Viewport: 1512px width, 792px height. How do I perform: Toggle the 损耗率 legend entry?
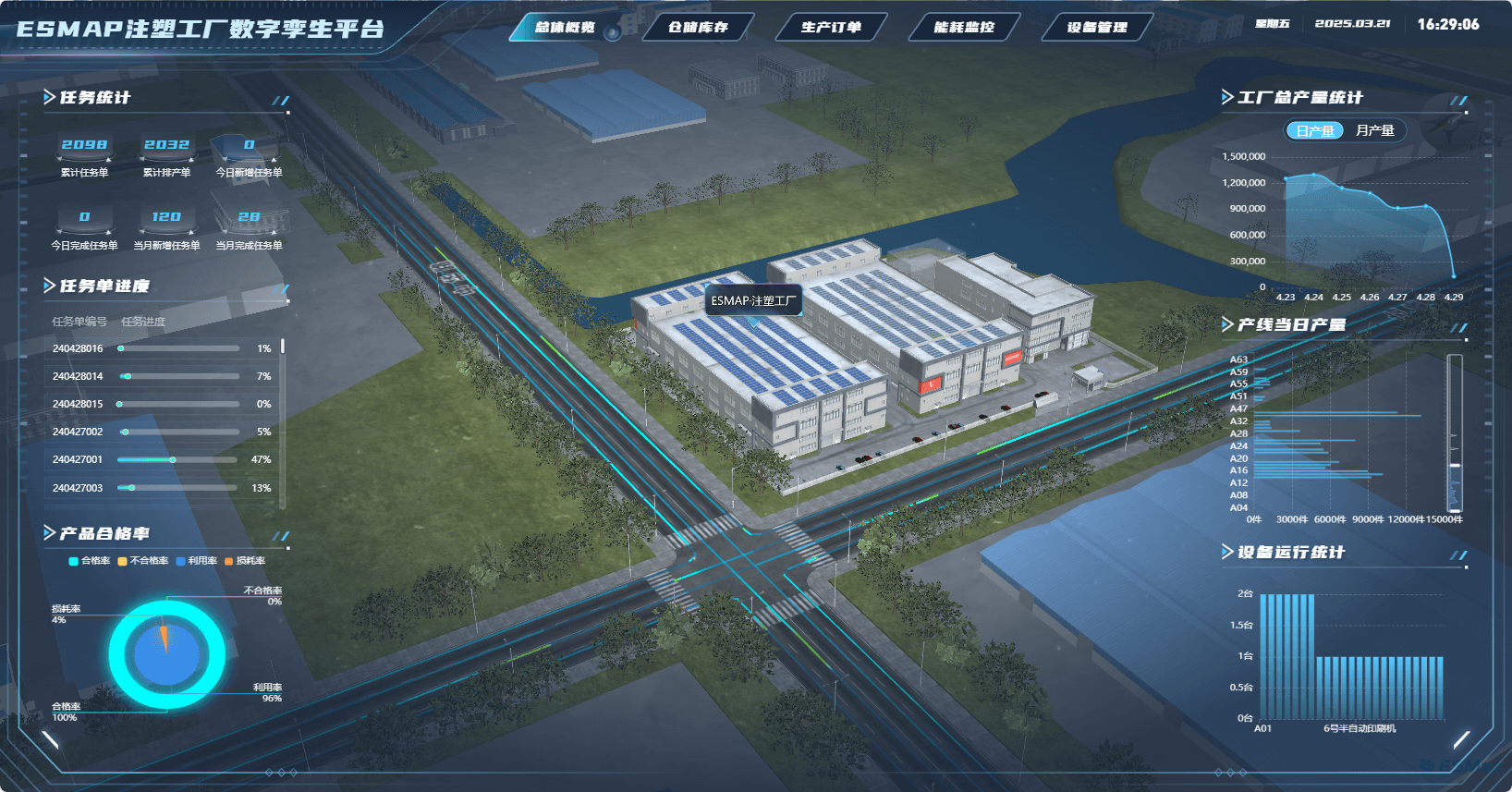click(x=245, y=561)
